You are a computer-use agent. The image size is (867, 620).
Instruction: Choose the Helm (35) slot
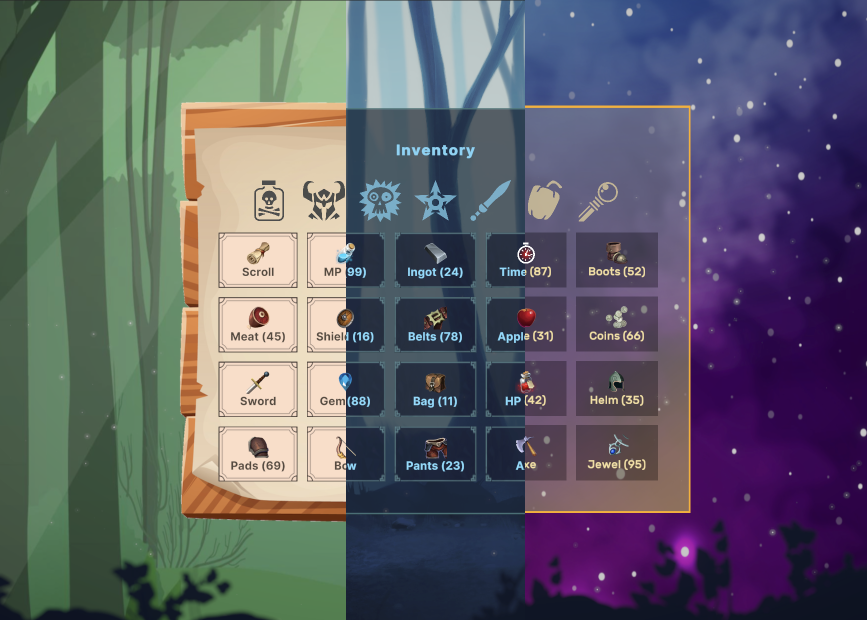point(617,389)
